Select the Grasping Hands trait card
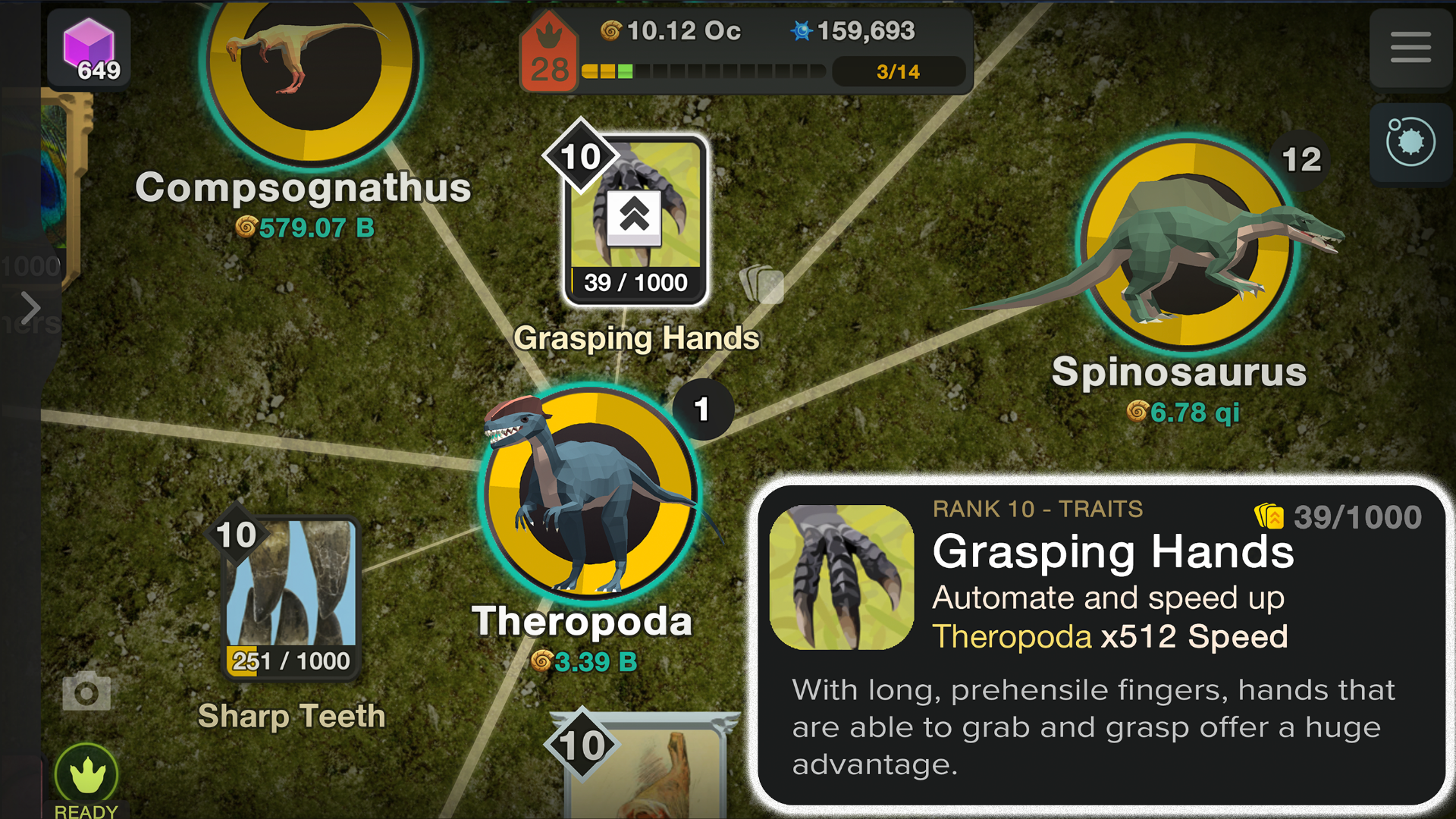The image size is (1456, 819). pyautogui.click(x=635, y=220)
